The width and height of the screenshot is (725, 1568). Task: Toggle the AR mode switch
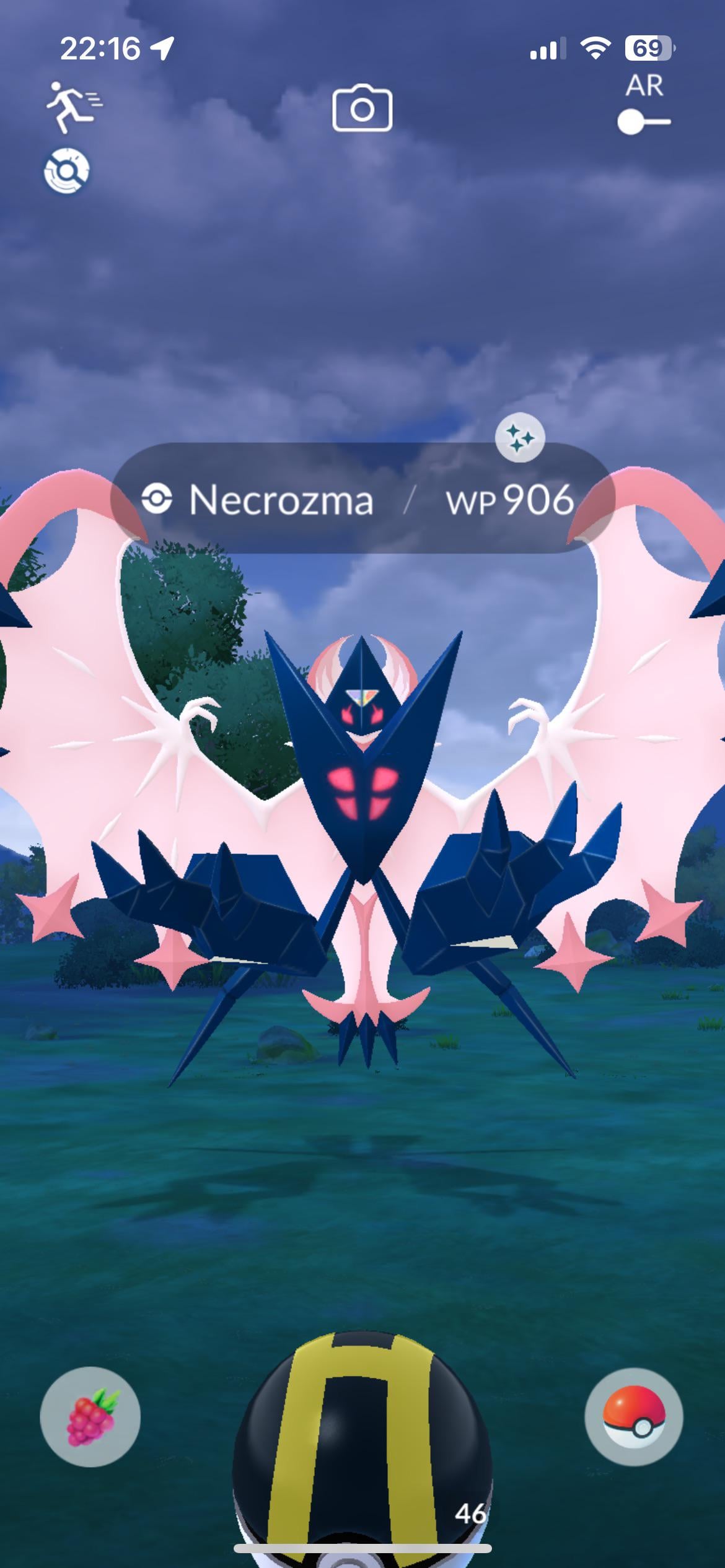(x=644, y=121)
